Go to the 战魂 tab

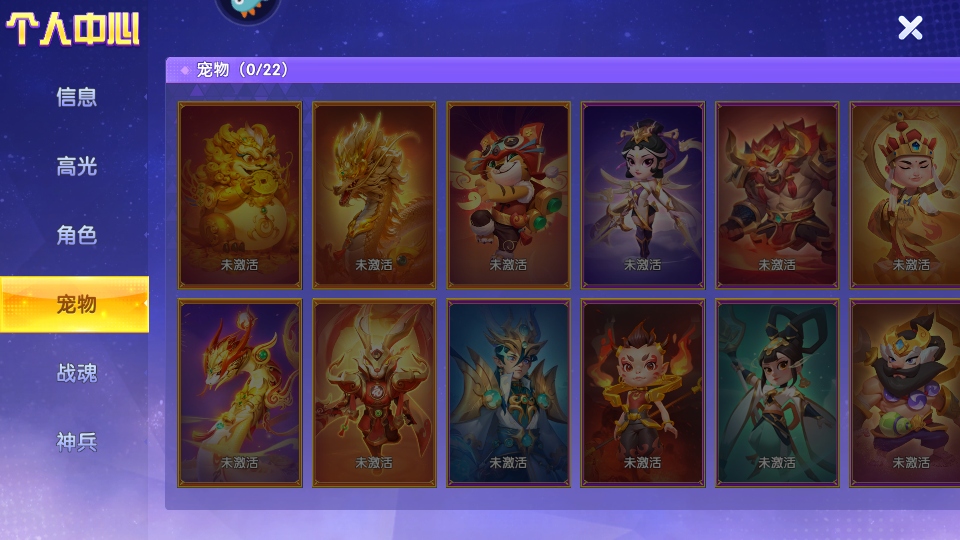pyautogui.click(x=77, y=373)
